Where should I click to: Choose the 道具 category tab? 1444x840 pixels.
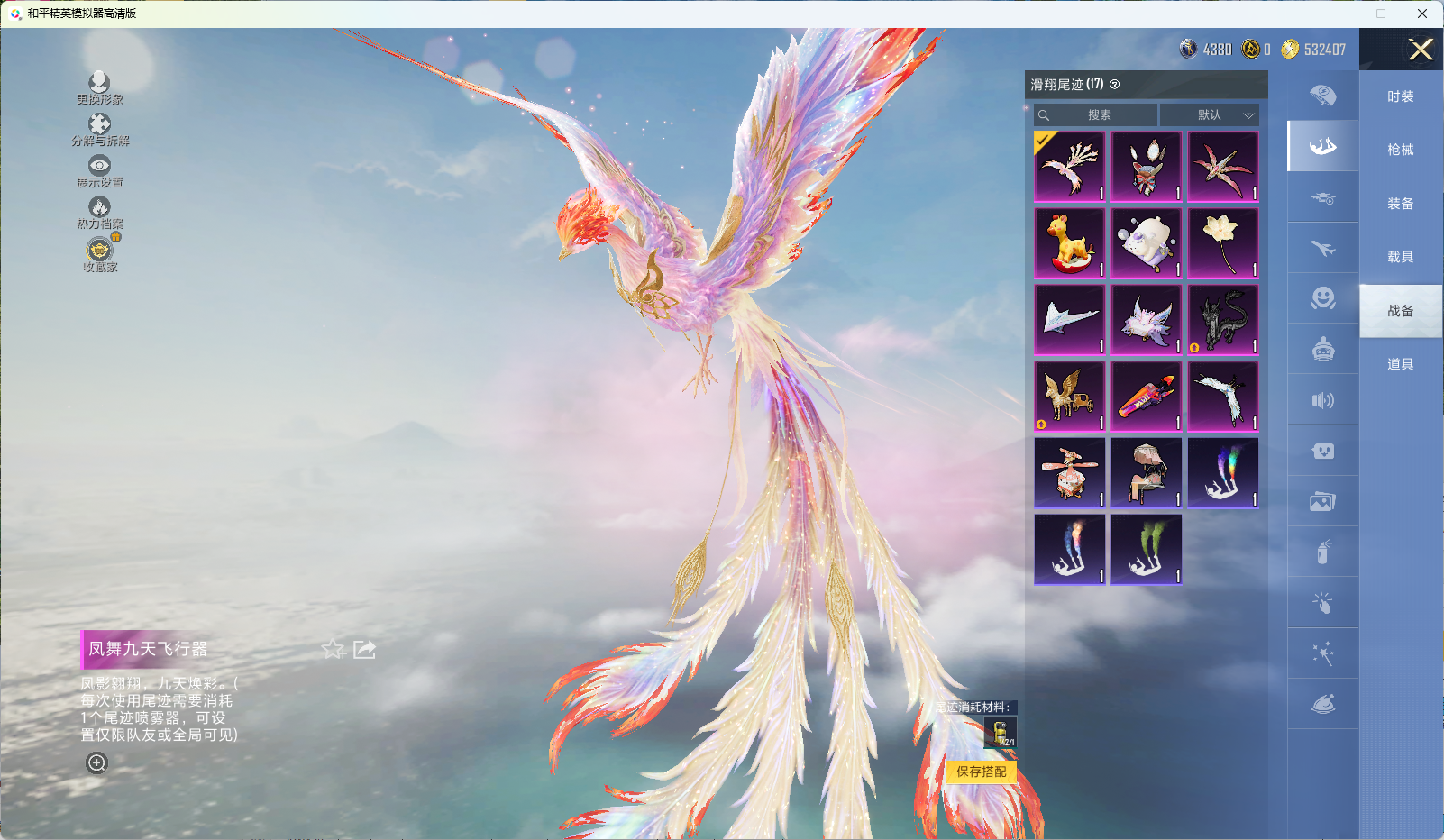[1400, 364]
